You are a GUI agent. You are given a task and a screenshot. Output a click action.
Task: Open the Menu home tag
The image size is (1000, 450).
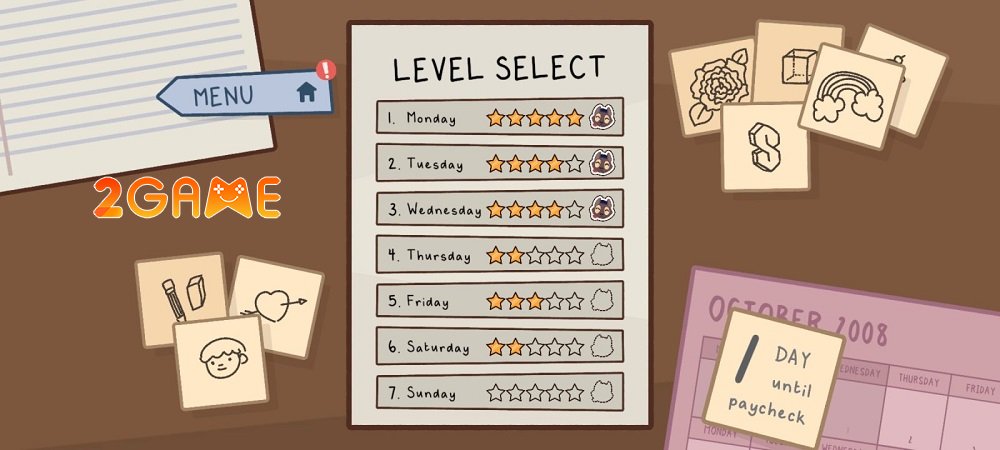click(246, 95)
